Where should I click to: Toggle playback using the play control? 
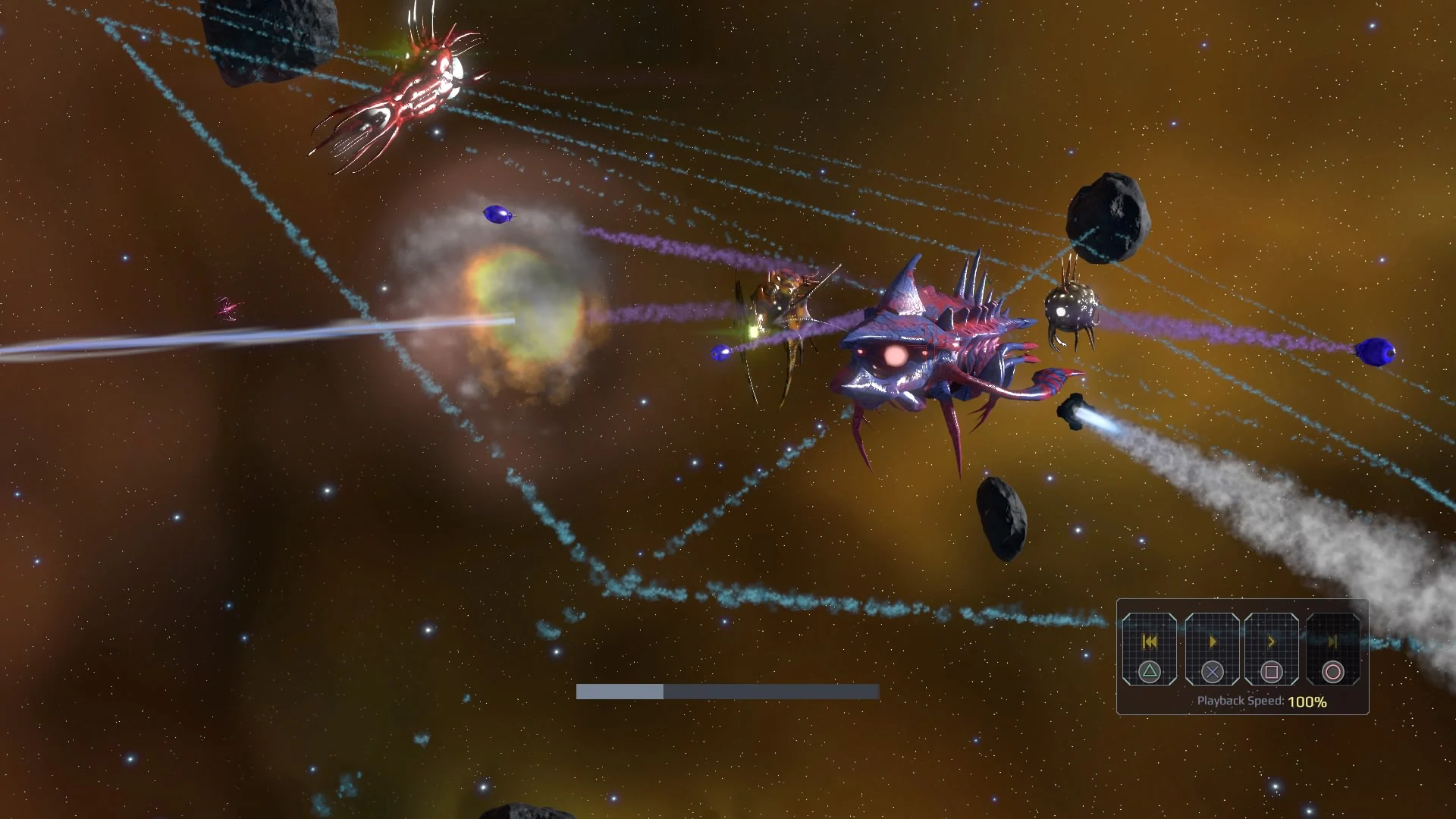click(1213, 642)
